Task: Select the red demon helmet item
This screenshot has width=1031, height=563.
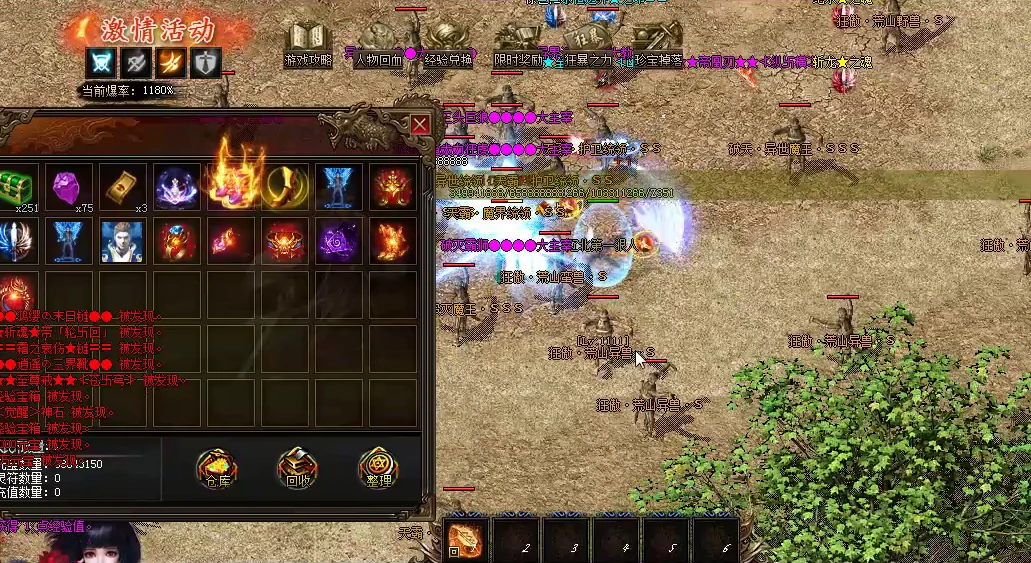Action: click(x=285, y=241)
